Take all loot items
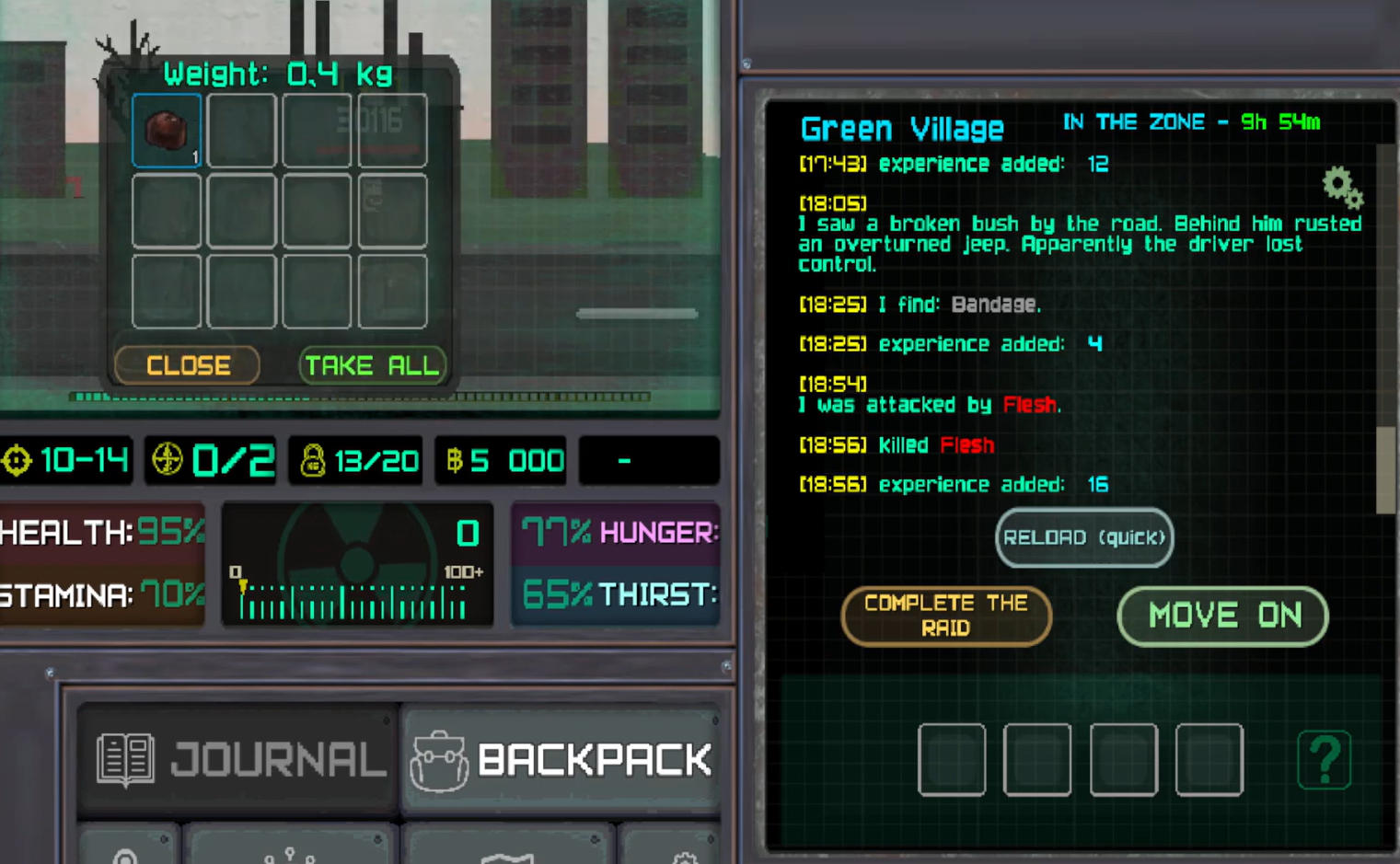Viewport: 1400px width, 864px height. [x=372, y=365]
